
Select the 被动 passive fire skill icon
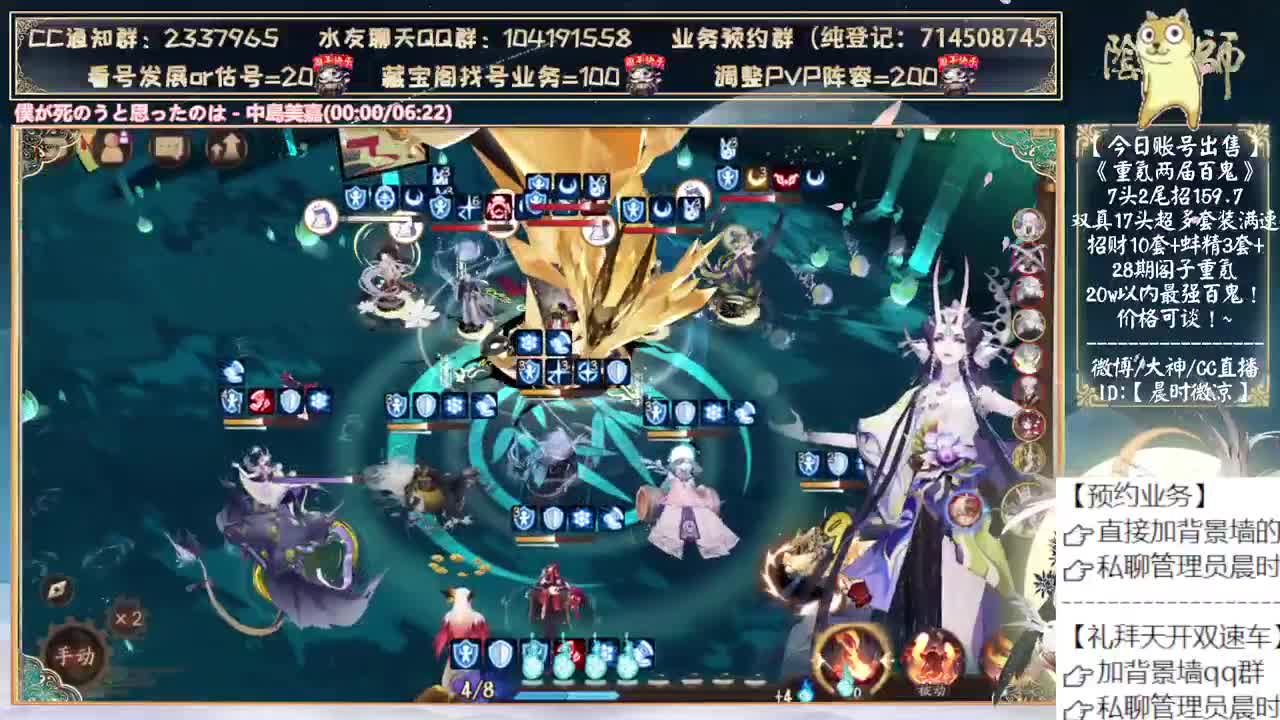click(x=930, y=660)
